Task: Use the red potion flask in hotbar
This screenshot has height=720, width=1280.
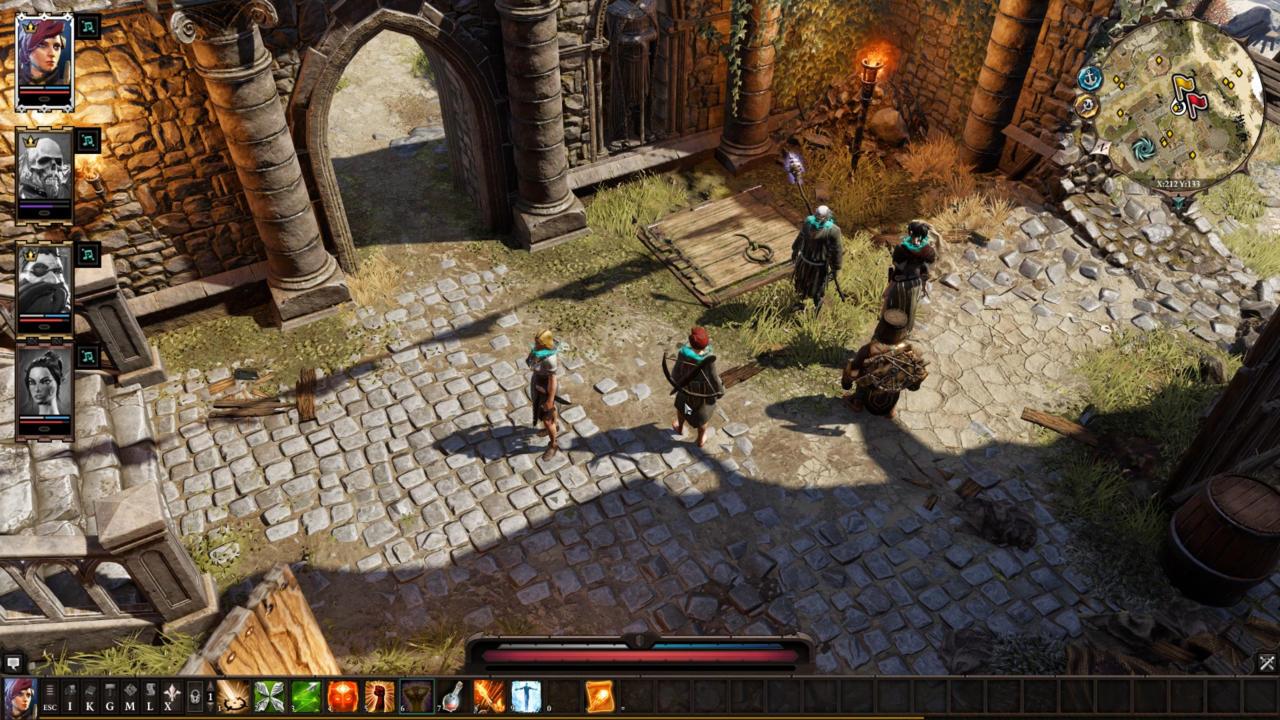Action: 453,696
